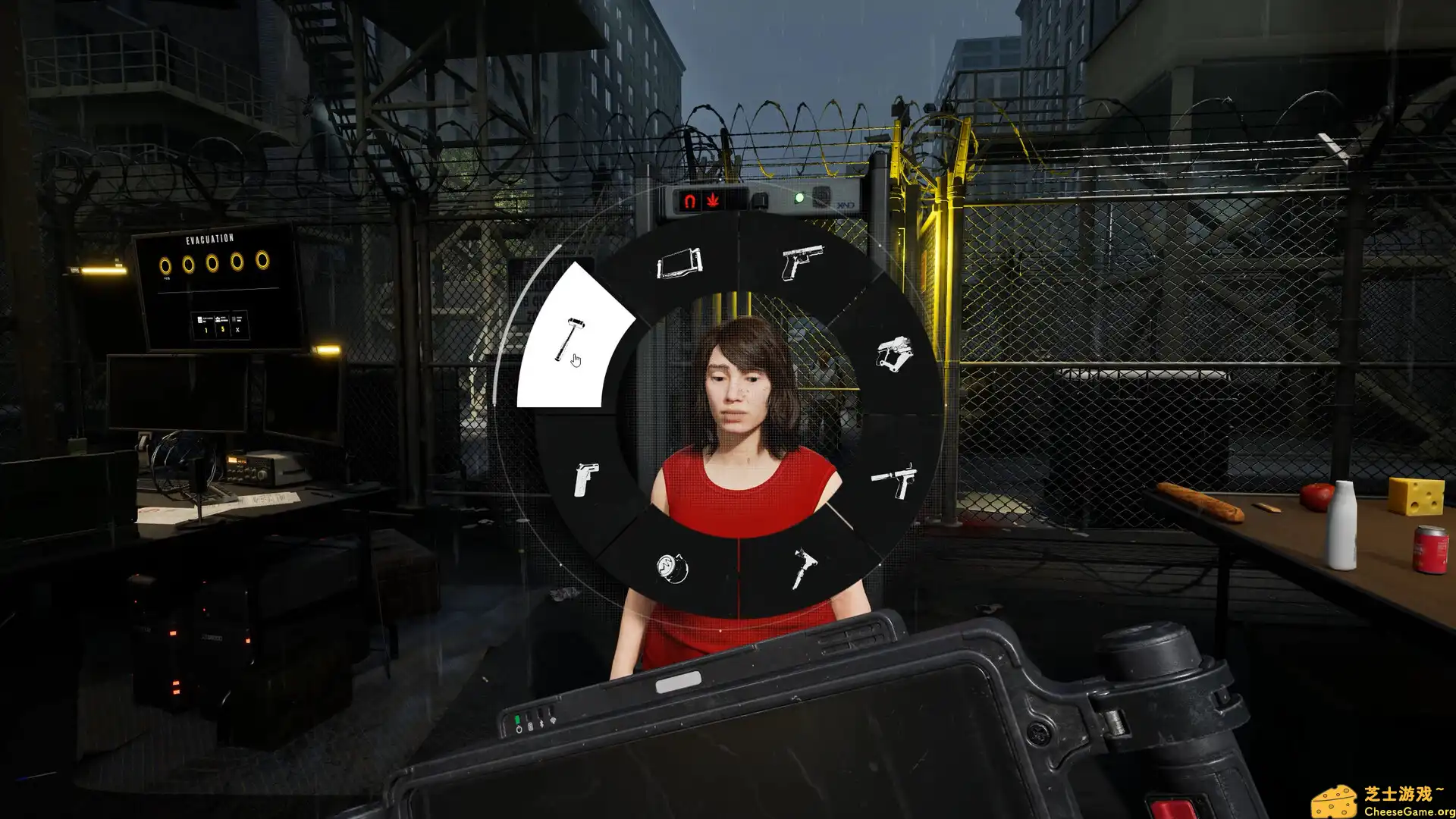Screen dimensions: 1456x819
Task: Click the battery icon on the case edge
Action: pos(530,725)
